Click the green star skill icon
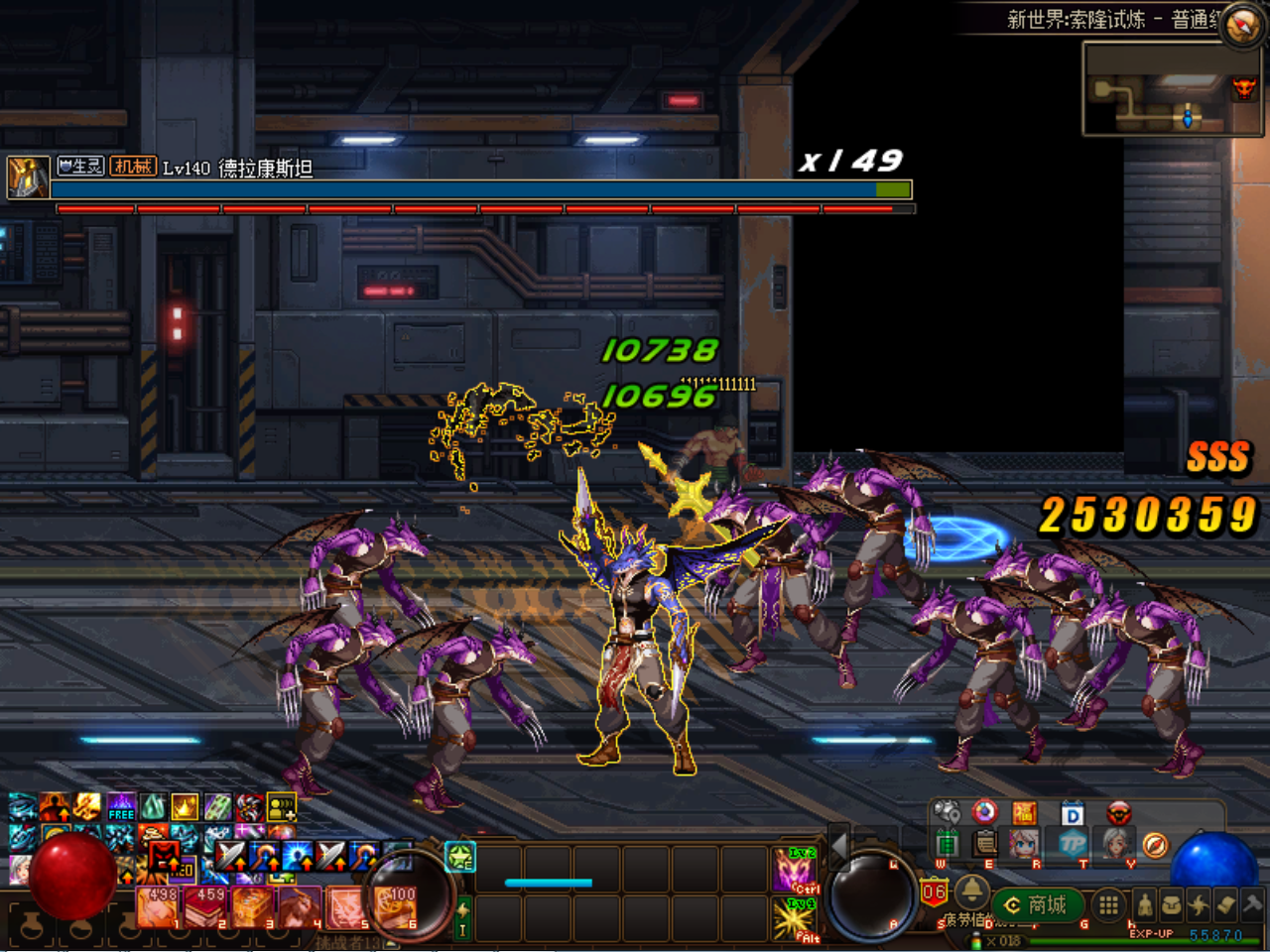 coord(460,857)
